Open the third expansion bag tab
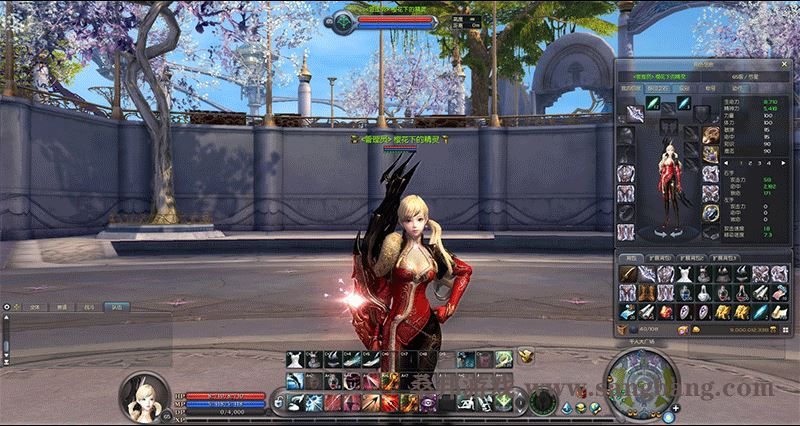800x426 pixels. pos(725,257)
